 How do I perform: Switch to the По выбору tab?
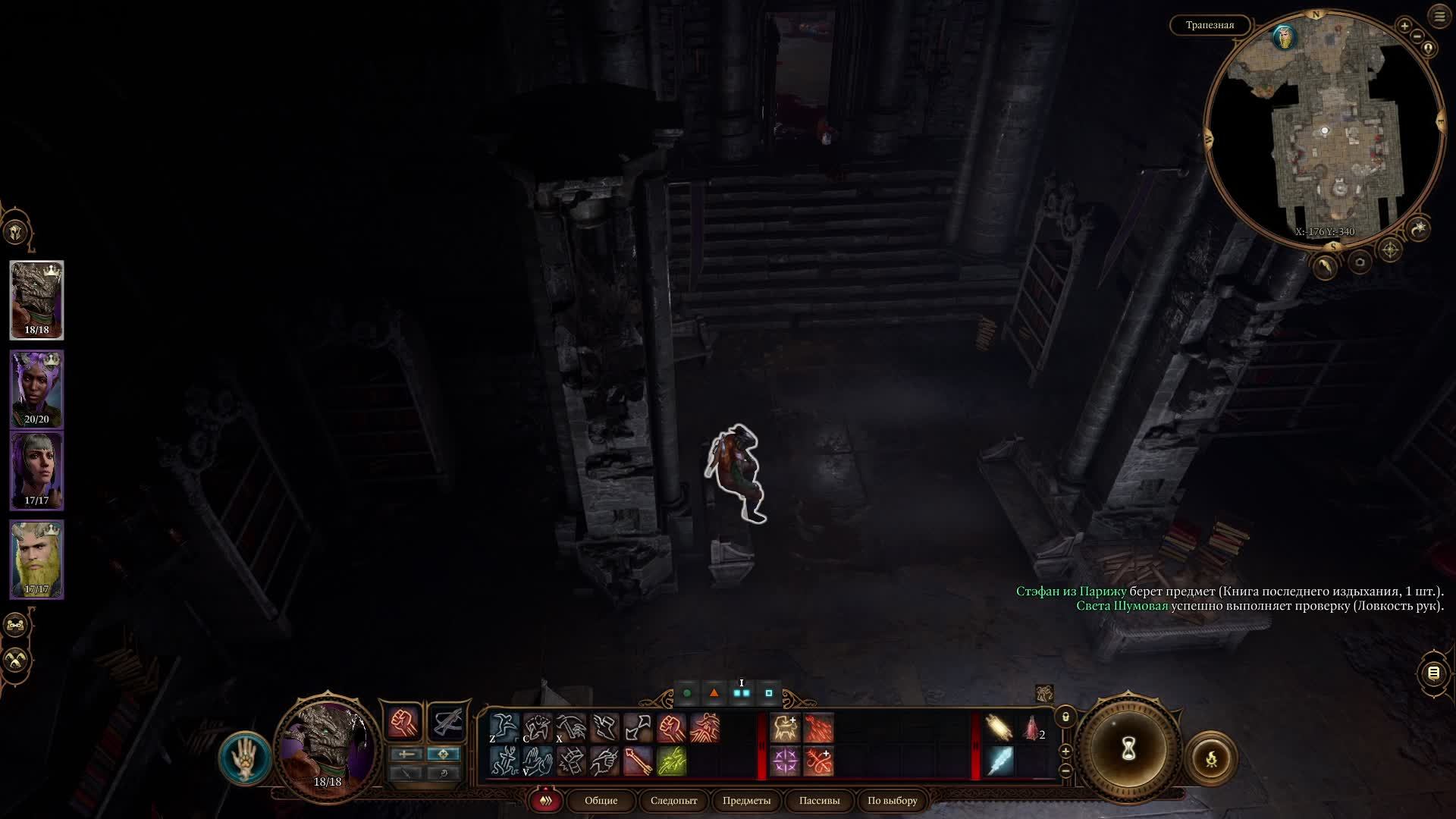tap(892, 800)
